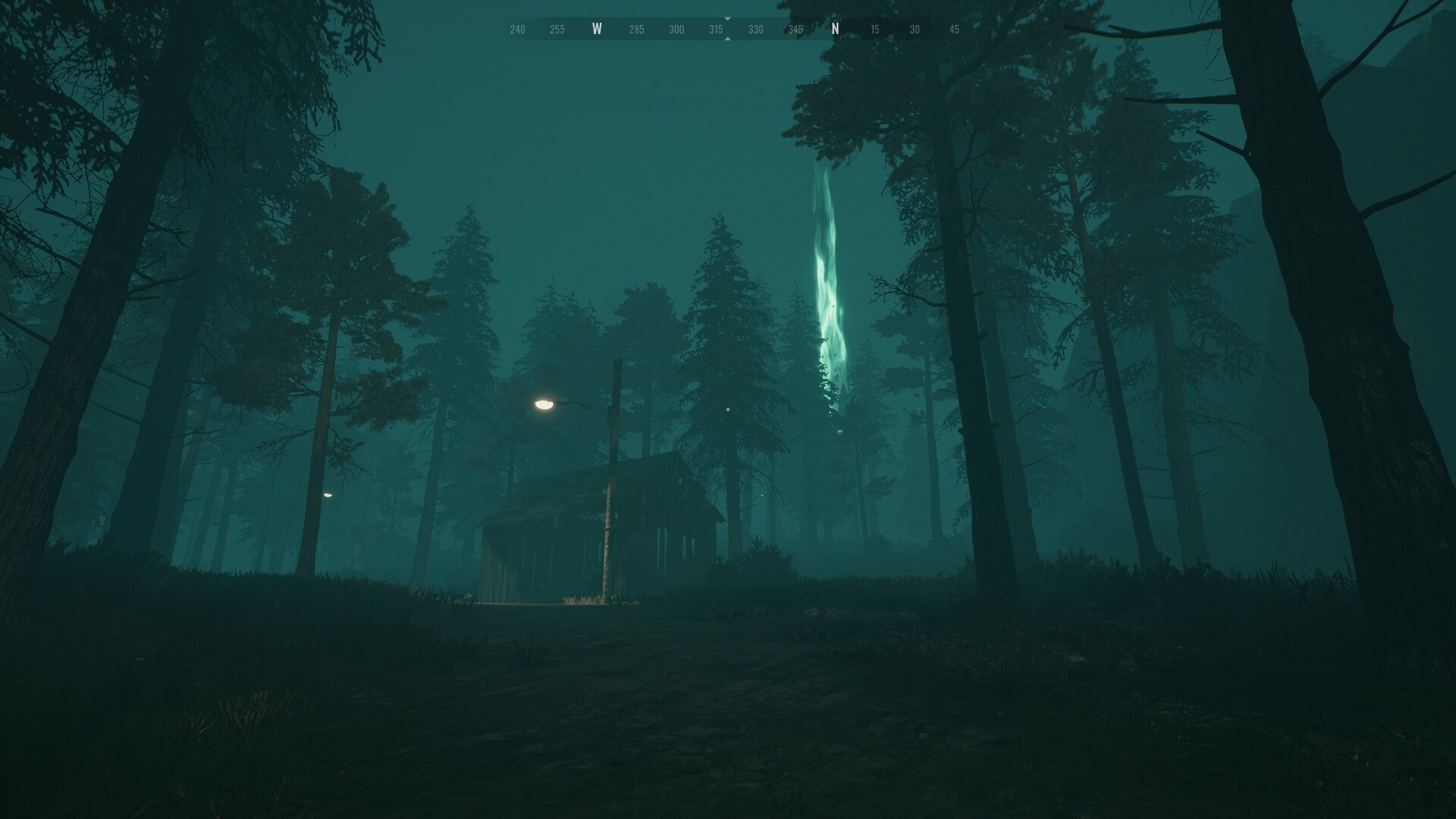This screenshot has width=1456, height=819.
Task: Select the 315 bearing on the compass
Action: tap(716, 29)
